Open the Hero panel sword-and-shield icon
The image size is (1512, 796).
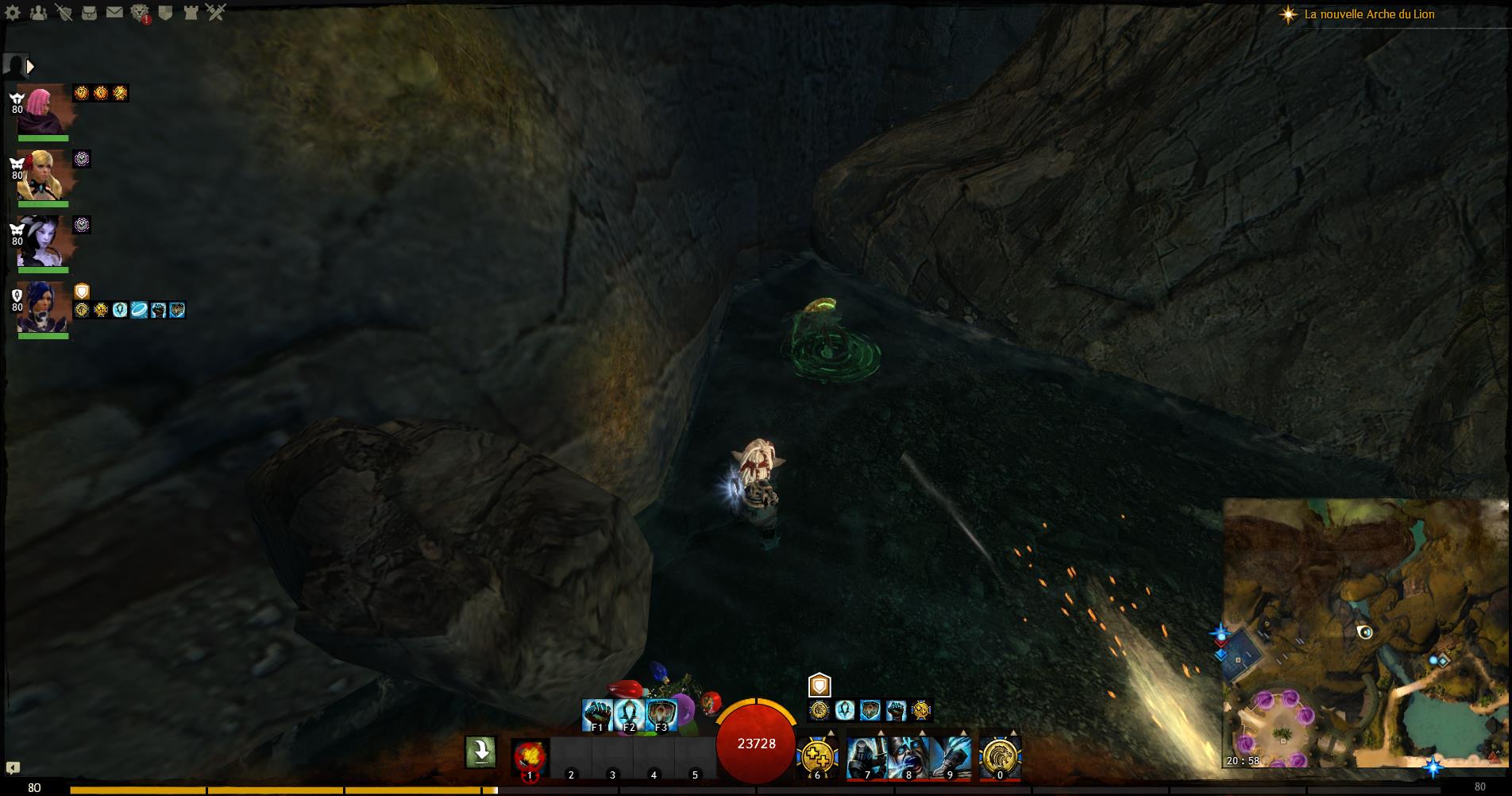[x=64, y=13]
